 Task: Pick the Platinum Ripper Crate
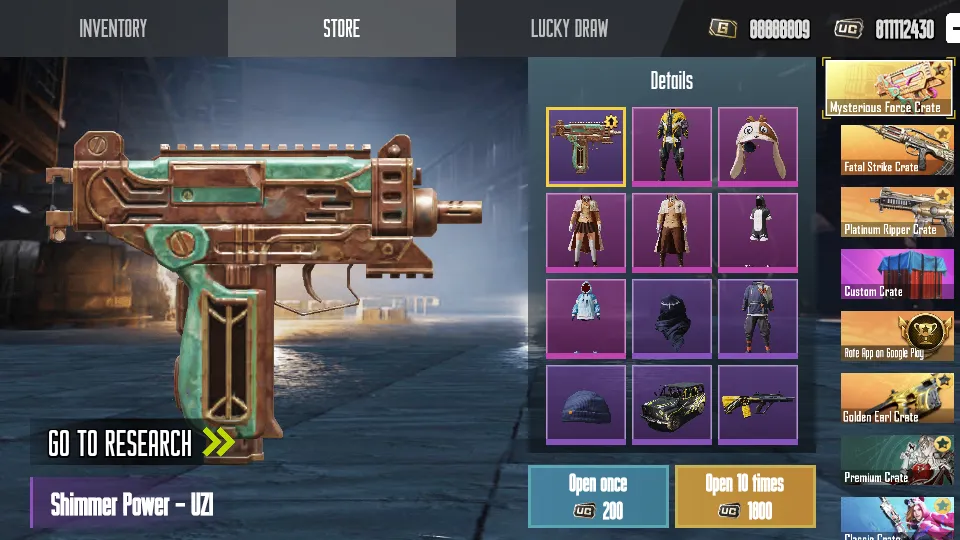click(x=896, y=212)
